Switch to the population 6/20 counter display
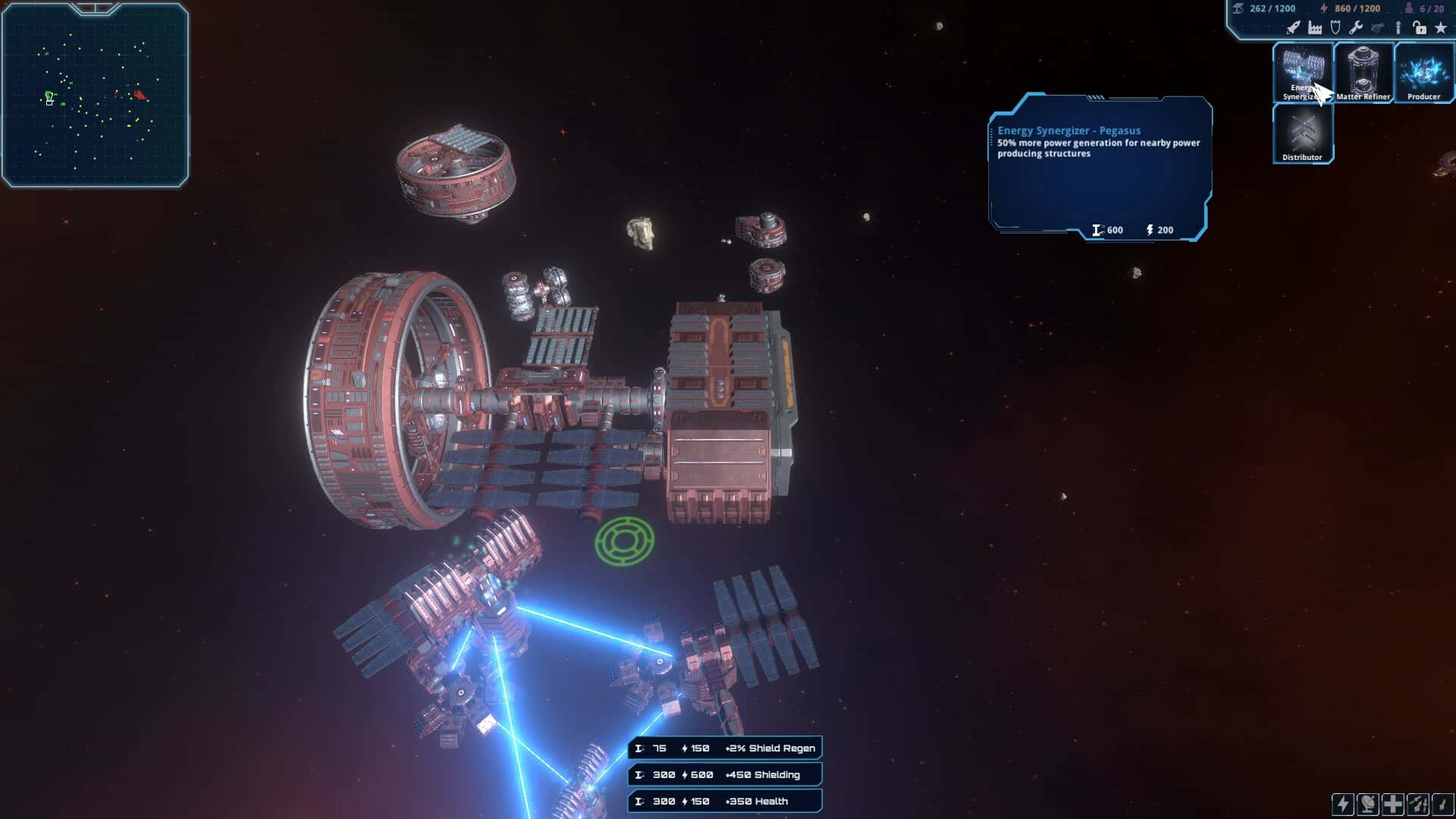 pos(1432,8)
